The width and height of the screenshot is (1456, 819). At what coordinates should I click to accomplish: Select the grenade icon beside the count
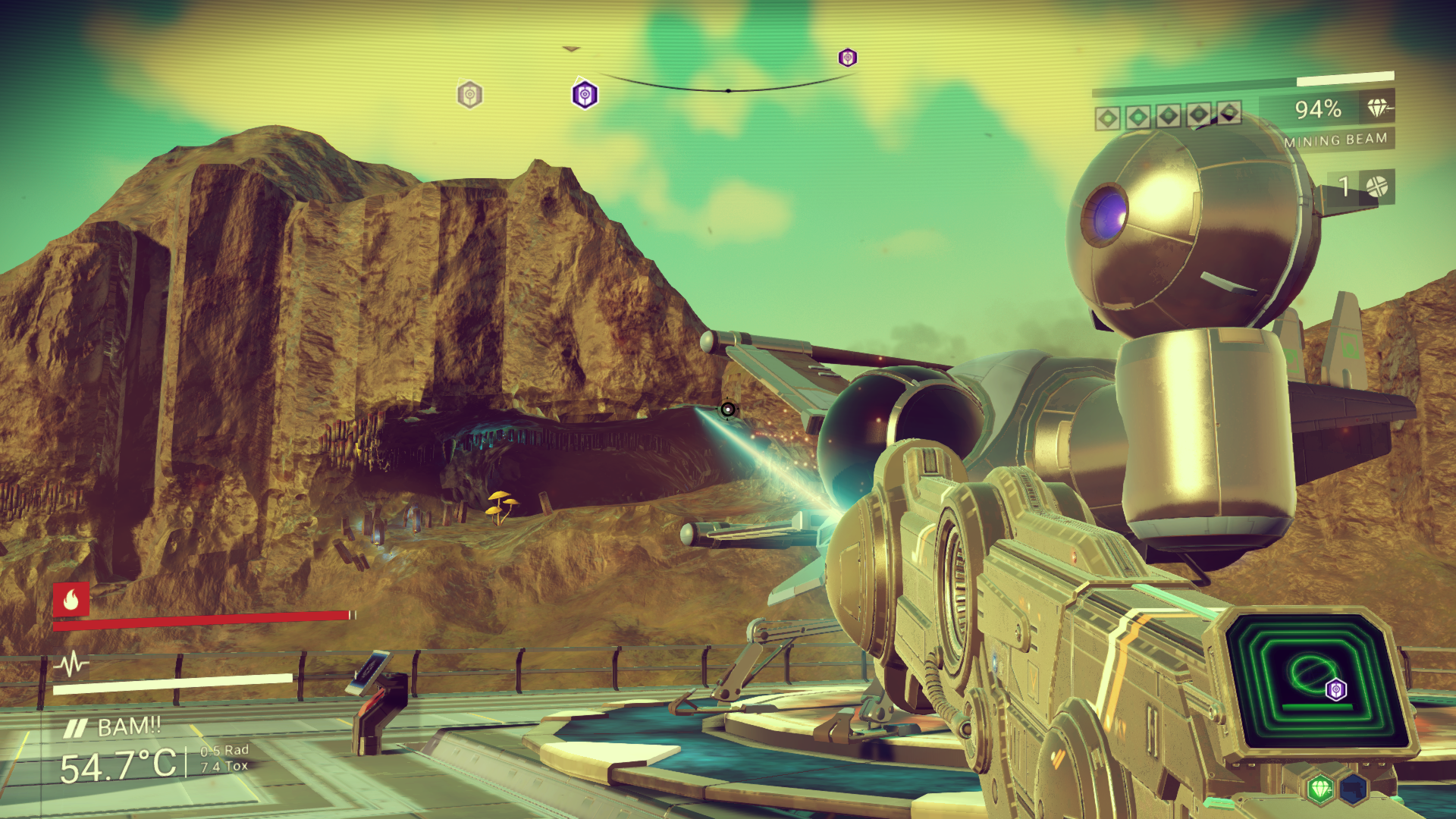coord(1376,186)
